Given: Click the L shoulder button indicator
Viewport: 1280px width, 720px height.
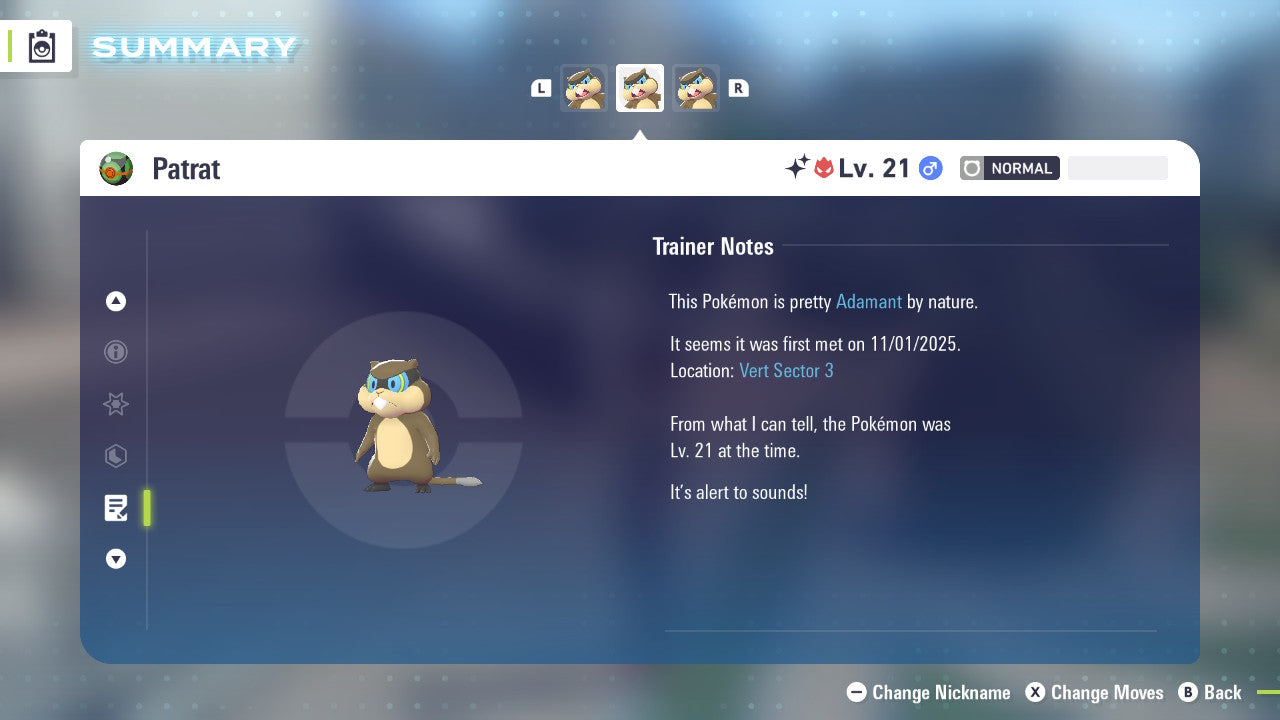Looking at the screenshot, I should [x=541, y=87].
